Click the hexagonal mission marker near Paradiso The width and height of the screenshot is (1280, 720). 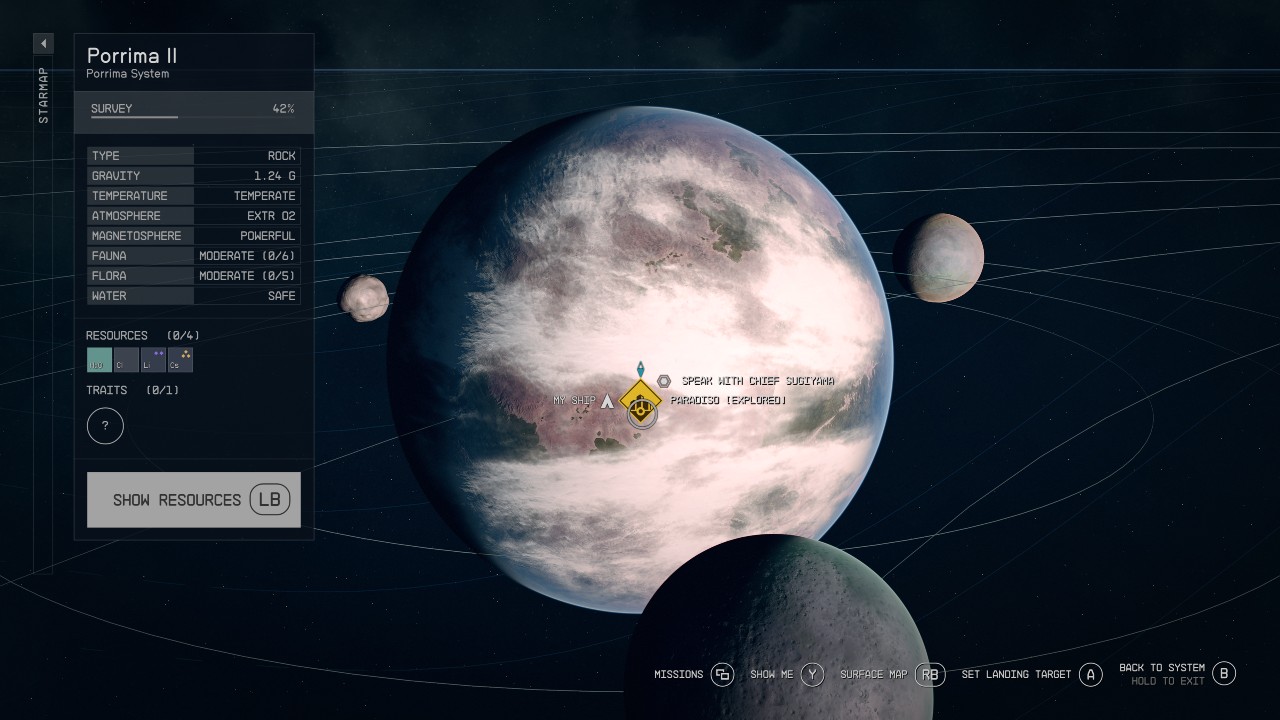[663, 380]
